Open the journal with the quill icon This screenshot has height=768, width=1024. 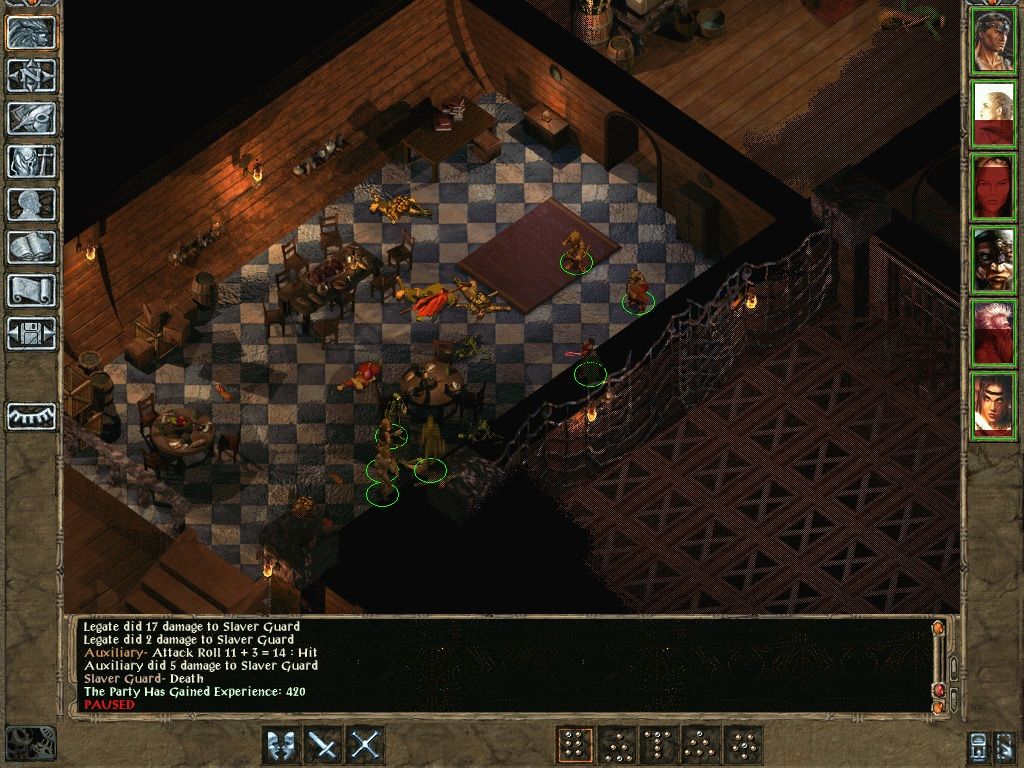[31, 118]
